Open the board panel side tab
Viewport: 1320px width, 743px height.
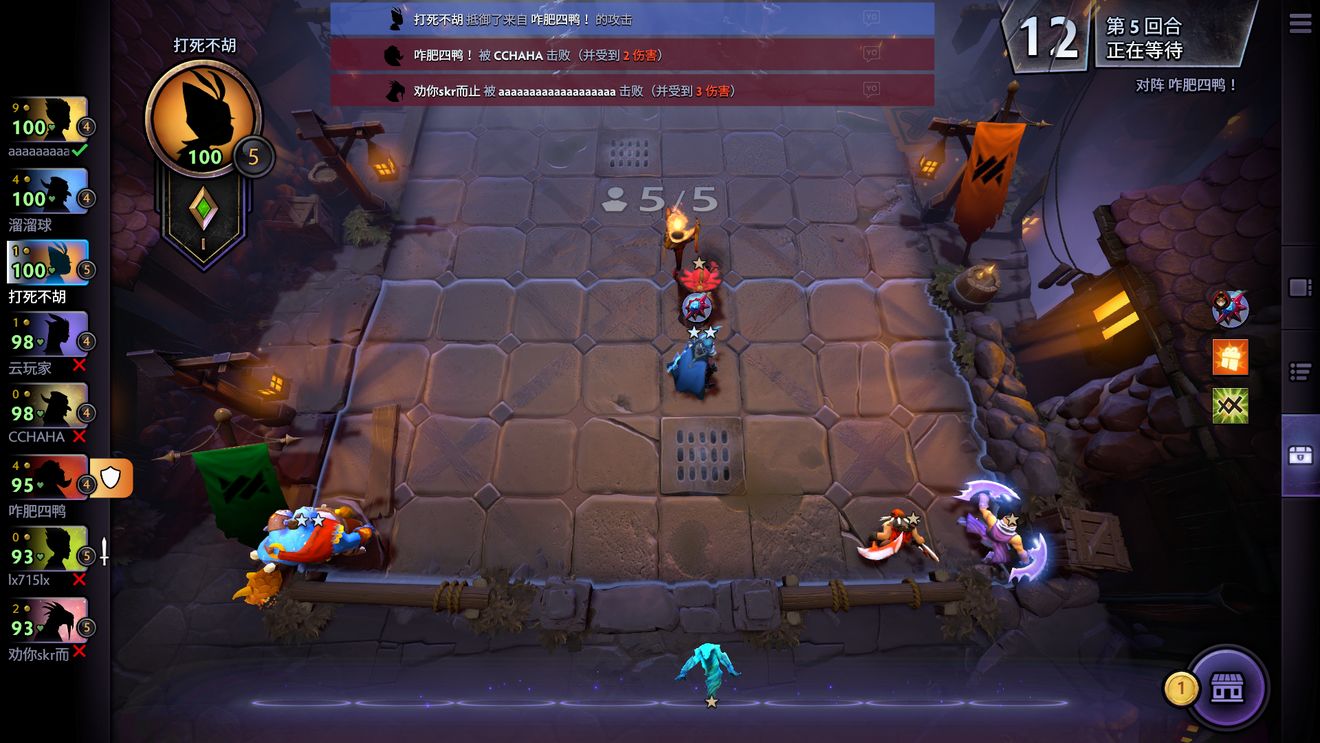pos(1299,288)
